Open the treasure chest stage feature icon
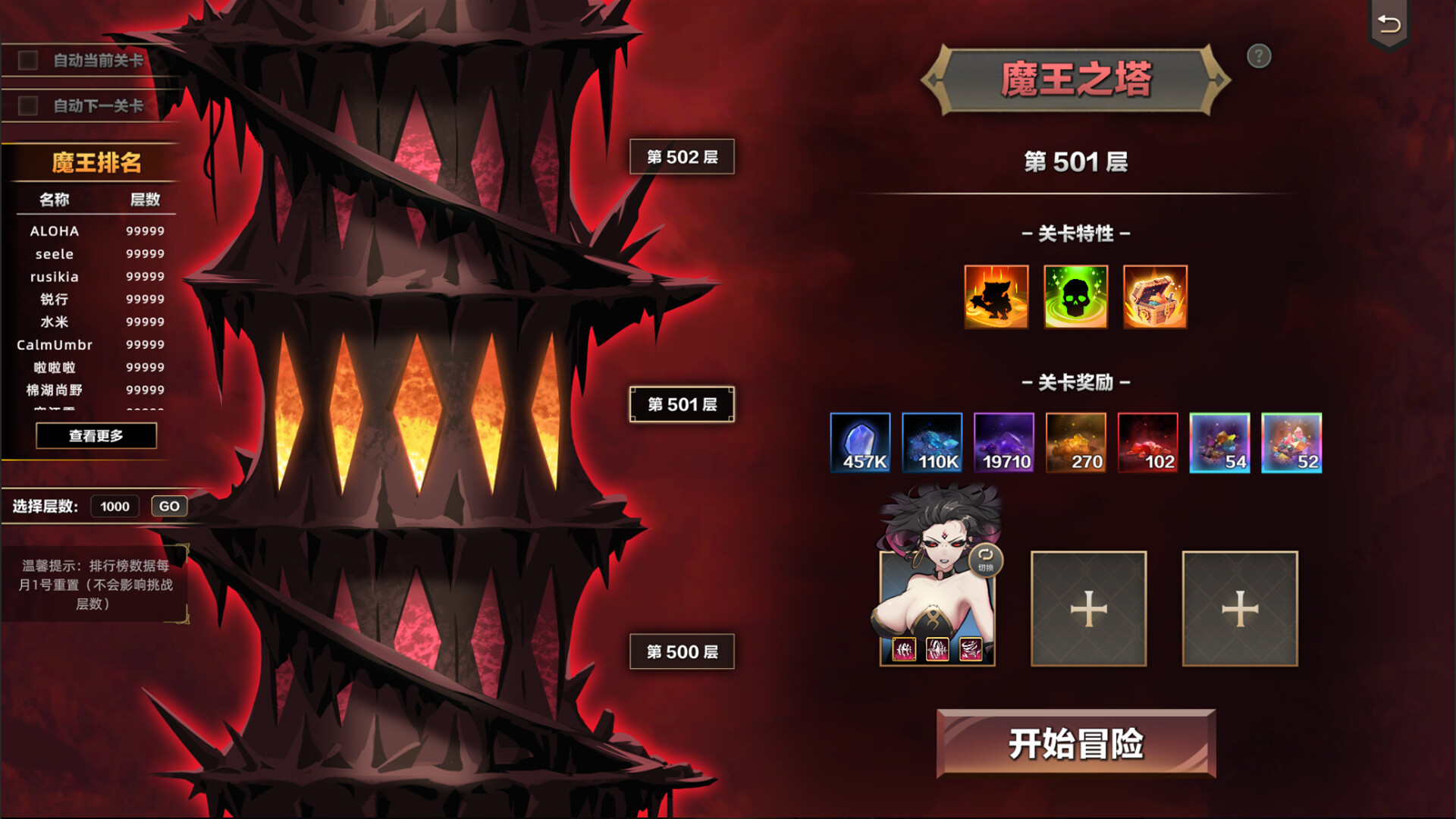Viewport: 1456px width, 819px height. pyautogui.click(x=1154, y=297)
